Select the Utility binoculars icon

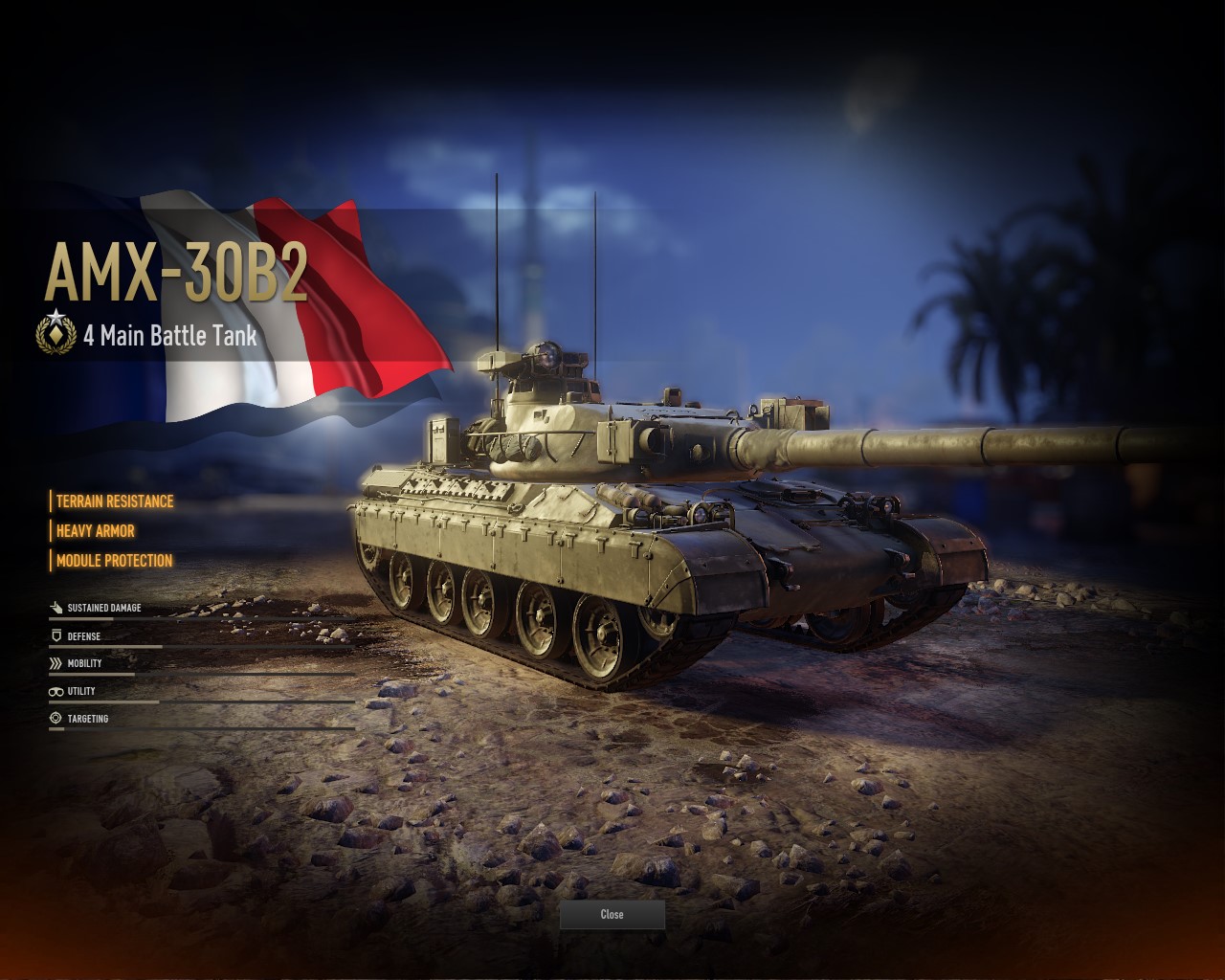pyautogui.click(x=54, y=688)
